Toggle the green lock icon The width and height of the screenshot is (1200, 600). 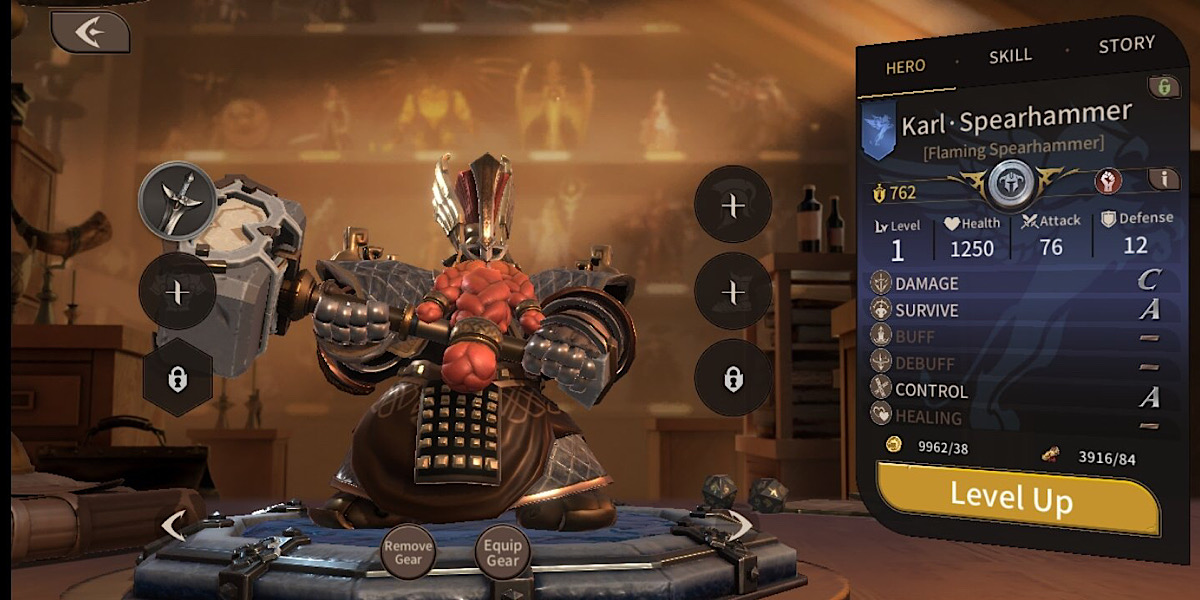pyautogui.click(x=1164, y=86)
